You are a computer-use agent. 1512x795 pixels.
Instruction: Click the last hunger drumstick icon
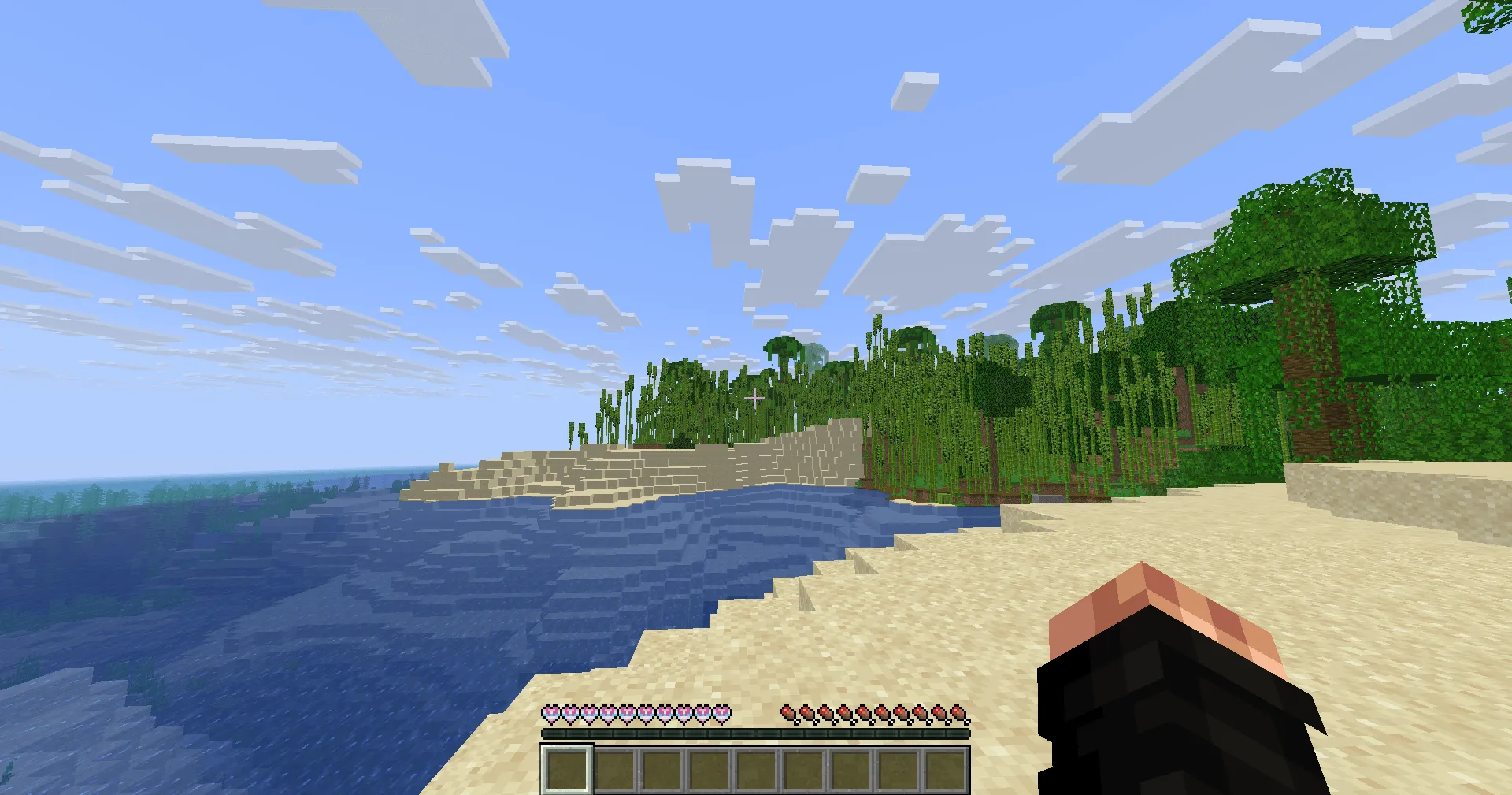point(959,713)
